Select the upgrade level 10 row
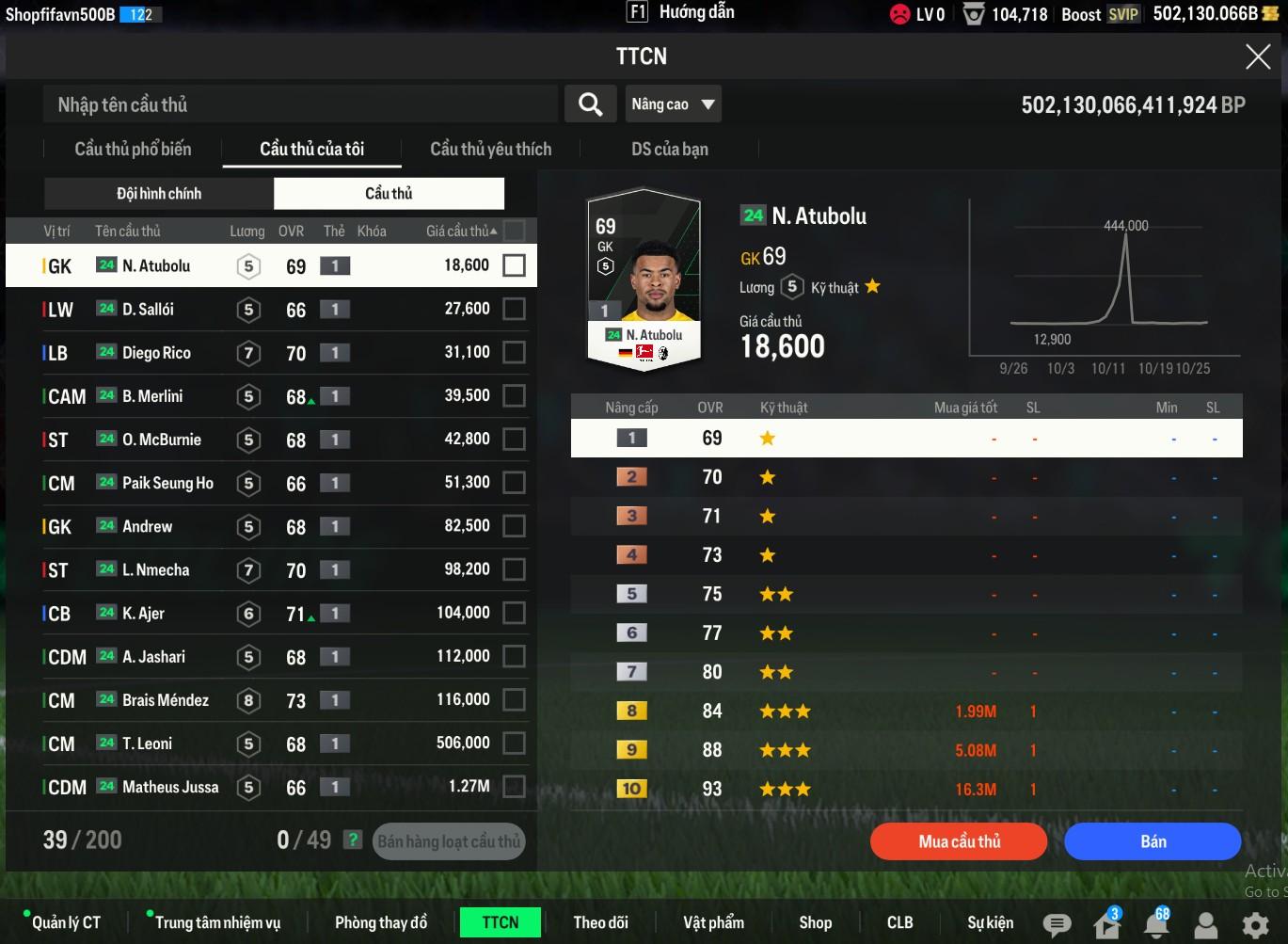 (x=906, y=789)
